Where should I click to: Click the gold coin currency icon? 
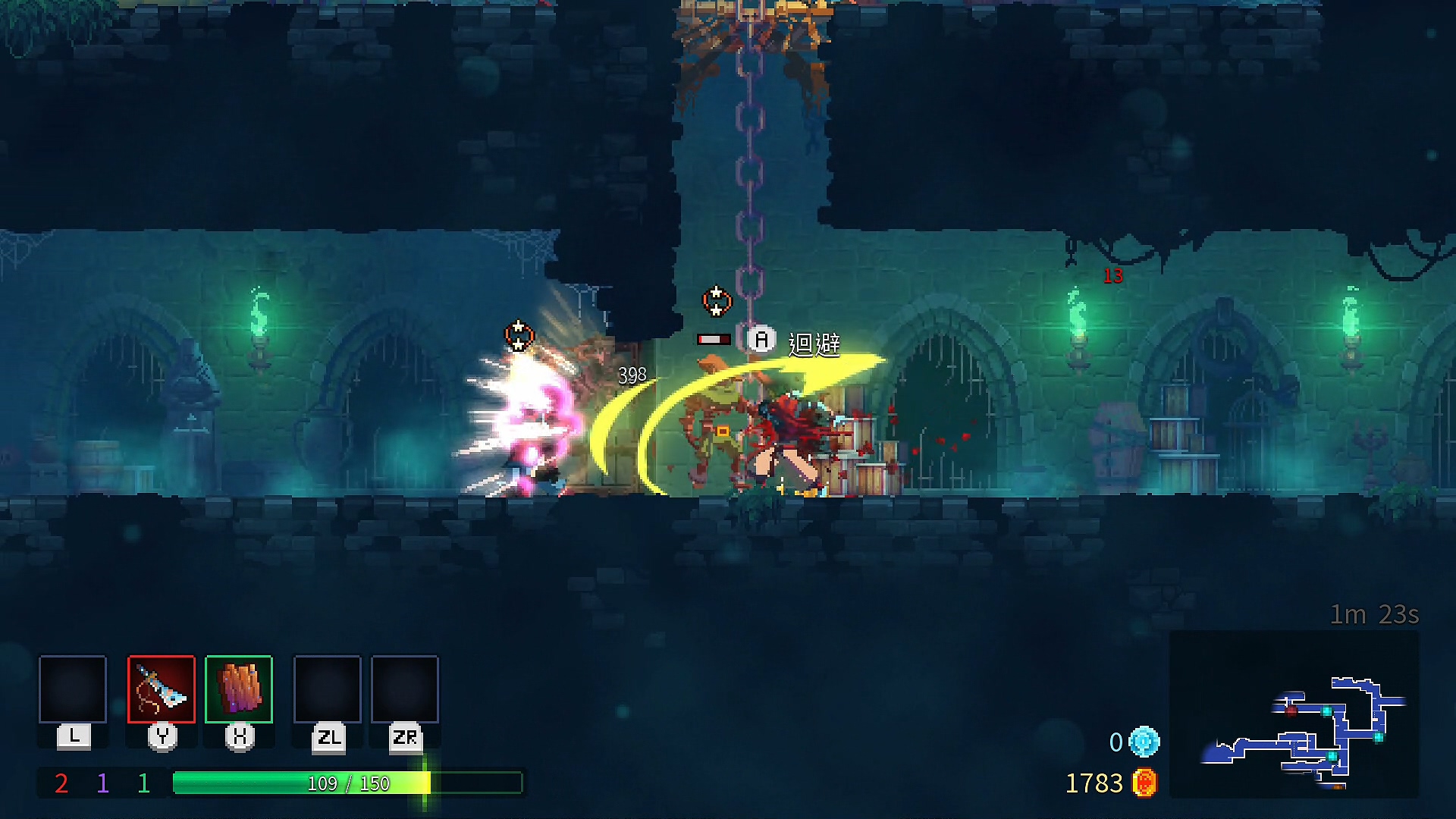(x=1144, y=783)
